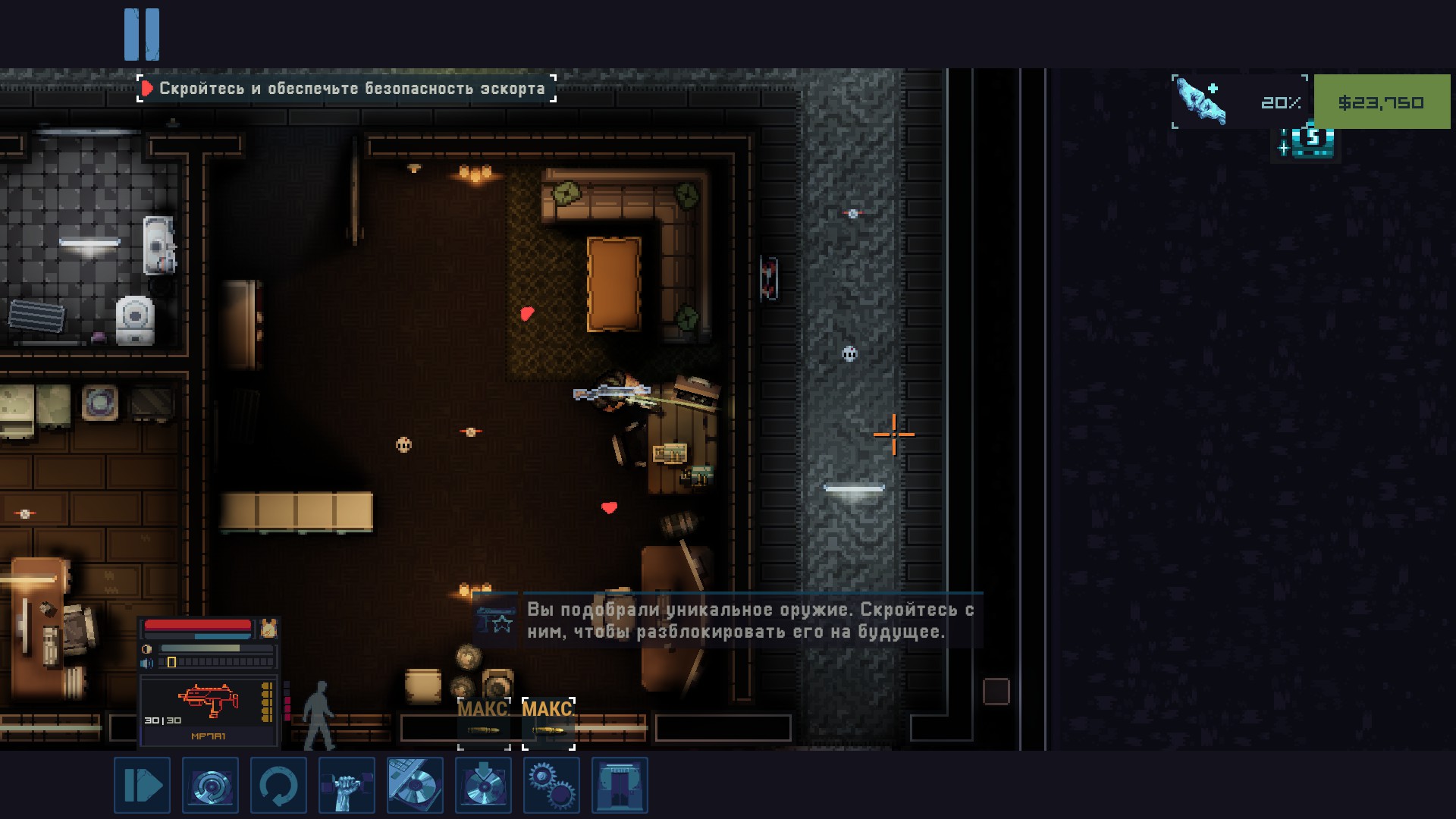Open the laptop and disc button

click(415, 785)
